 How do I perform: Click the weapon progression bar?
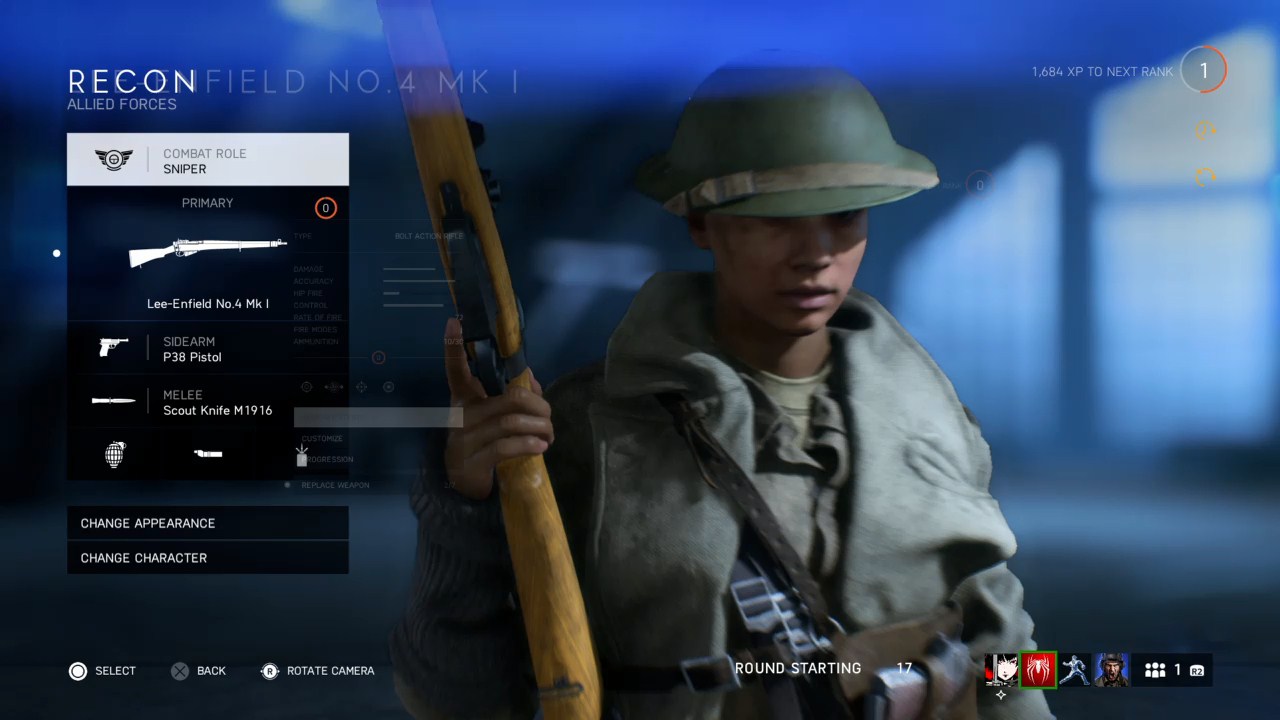point(378,417)
